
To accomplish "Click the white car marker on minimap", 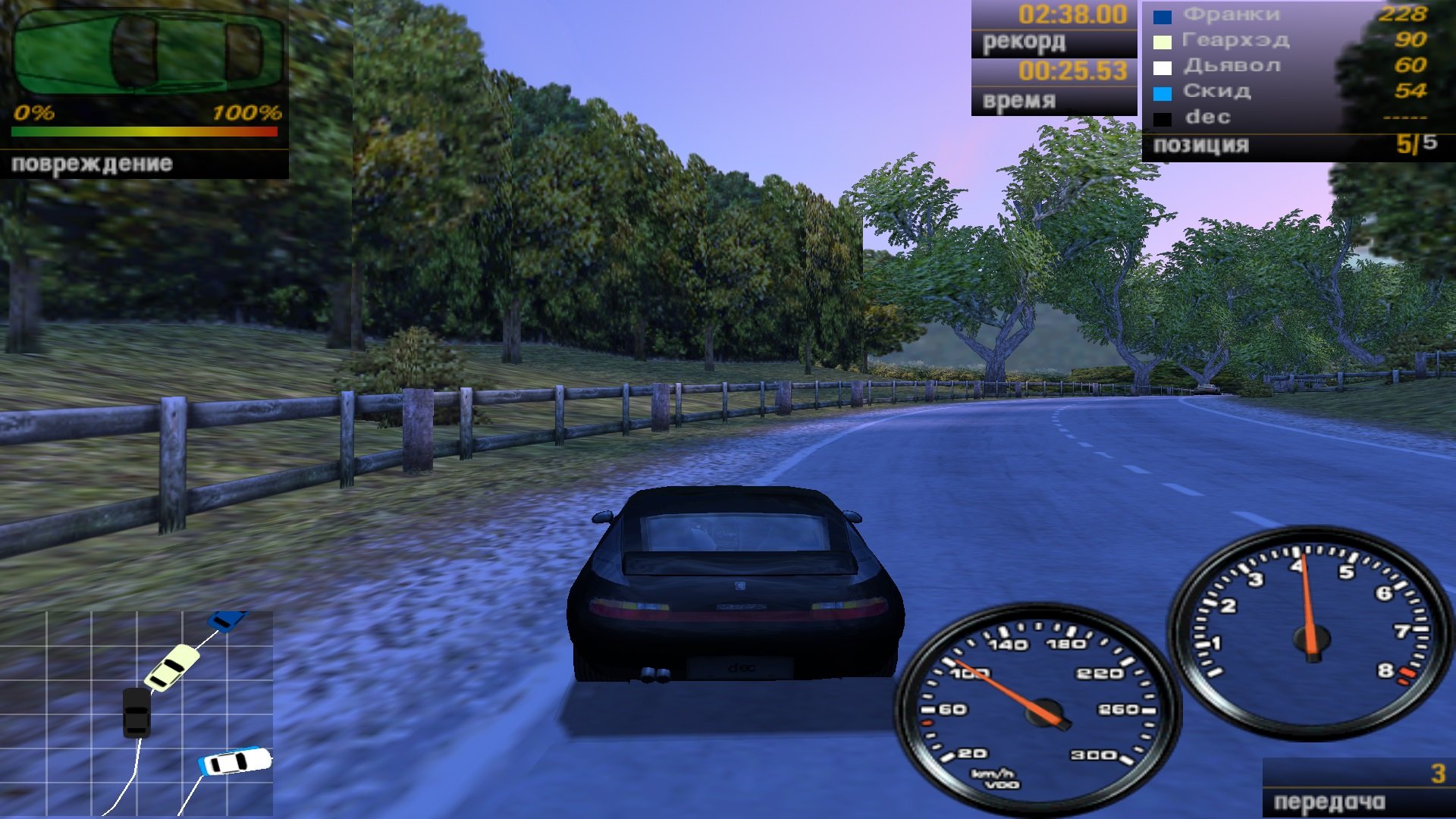I will click(235, 761).
